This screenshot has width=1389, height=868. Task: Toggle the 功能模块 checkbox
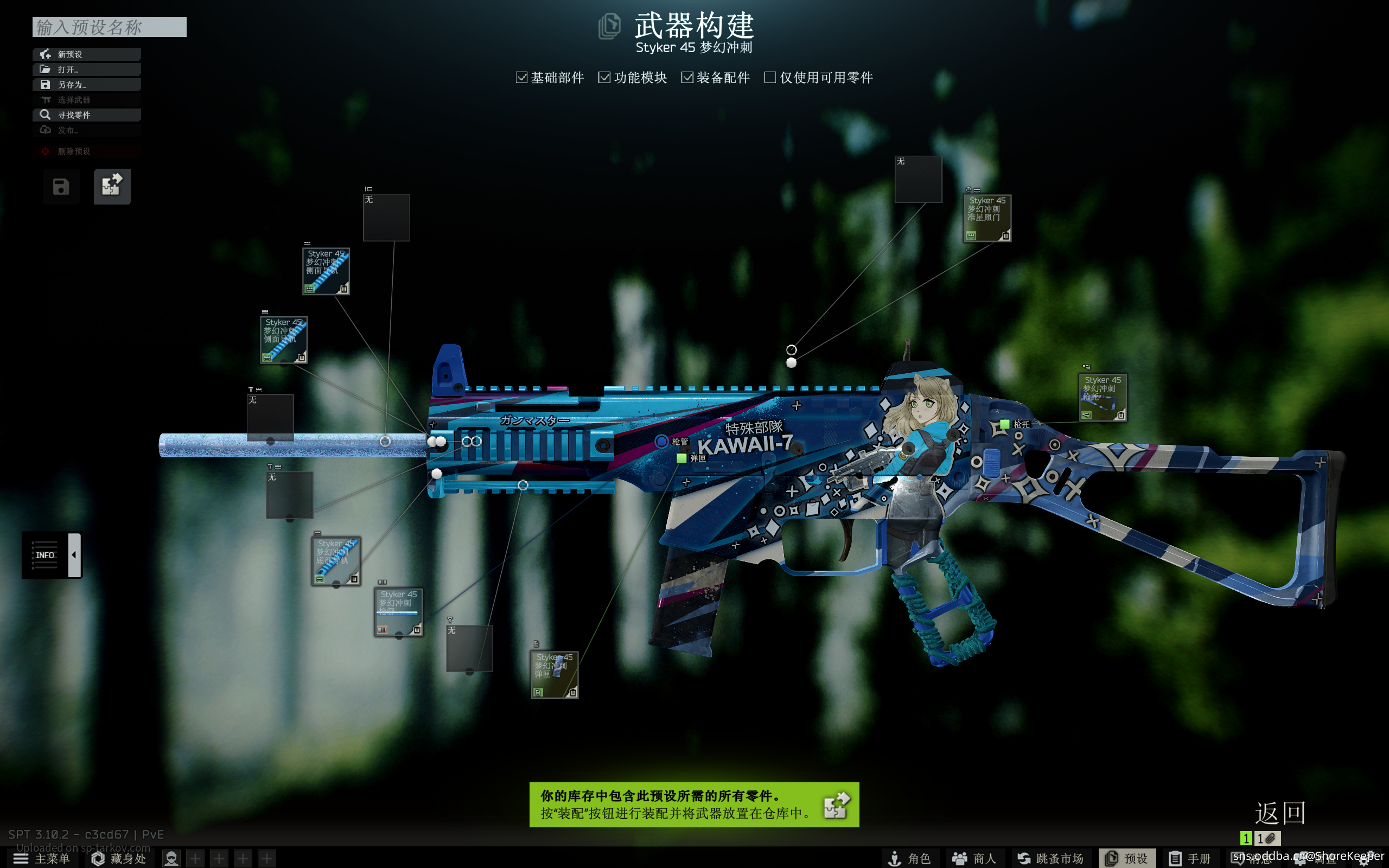[604, 78]
